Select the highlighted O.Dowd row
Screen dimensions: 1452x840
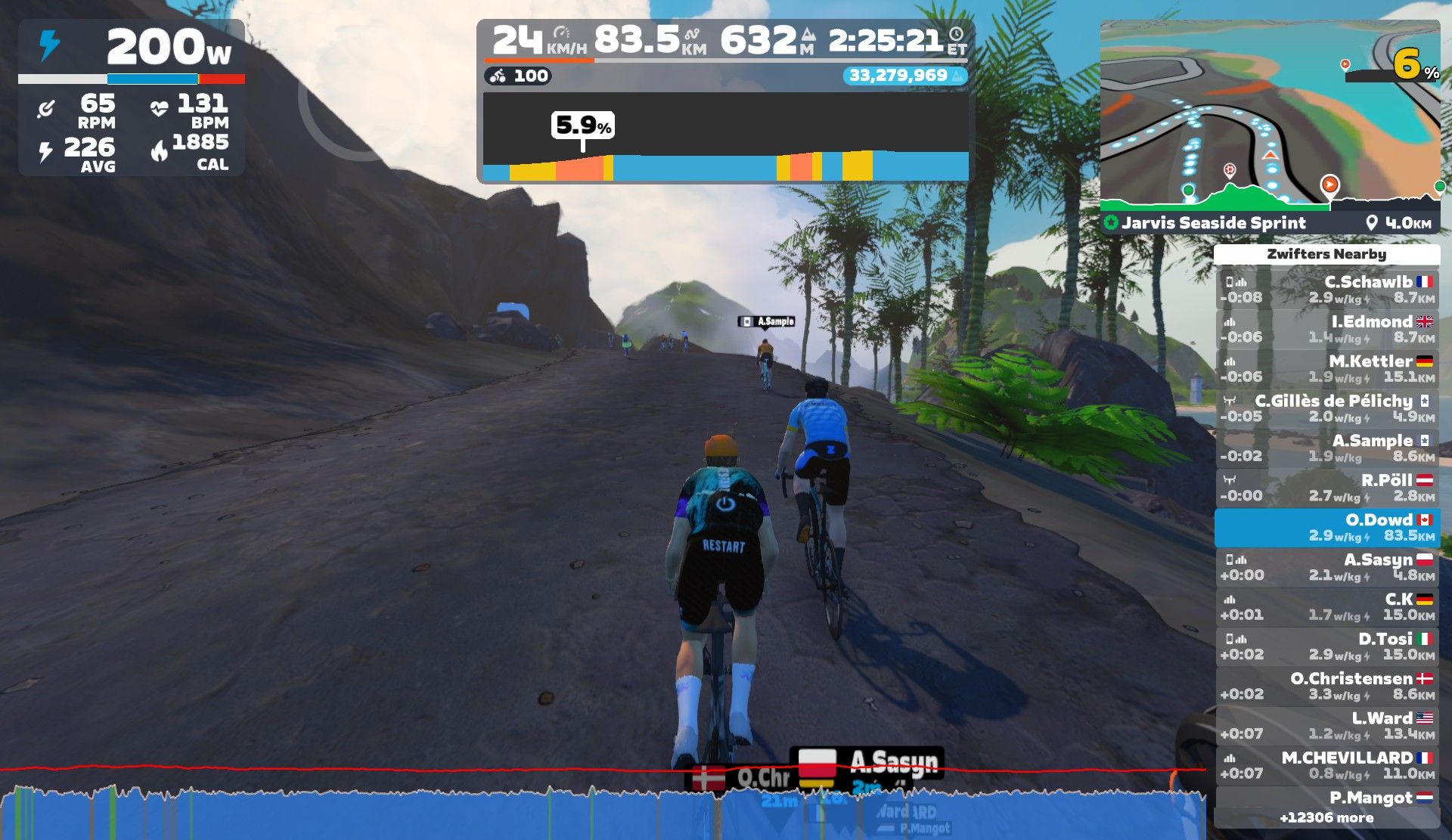pos(1327,528)
